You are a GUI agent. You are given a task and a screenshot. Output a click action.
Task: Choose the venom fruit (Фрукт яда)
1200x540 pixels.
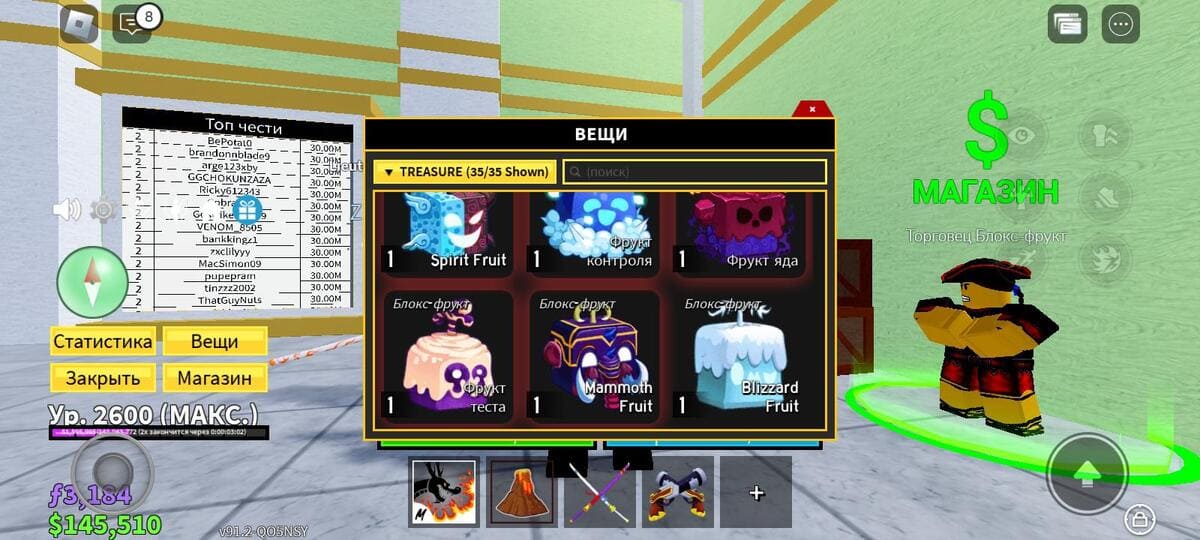point(738,234)
